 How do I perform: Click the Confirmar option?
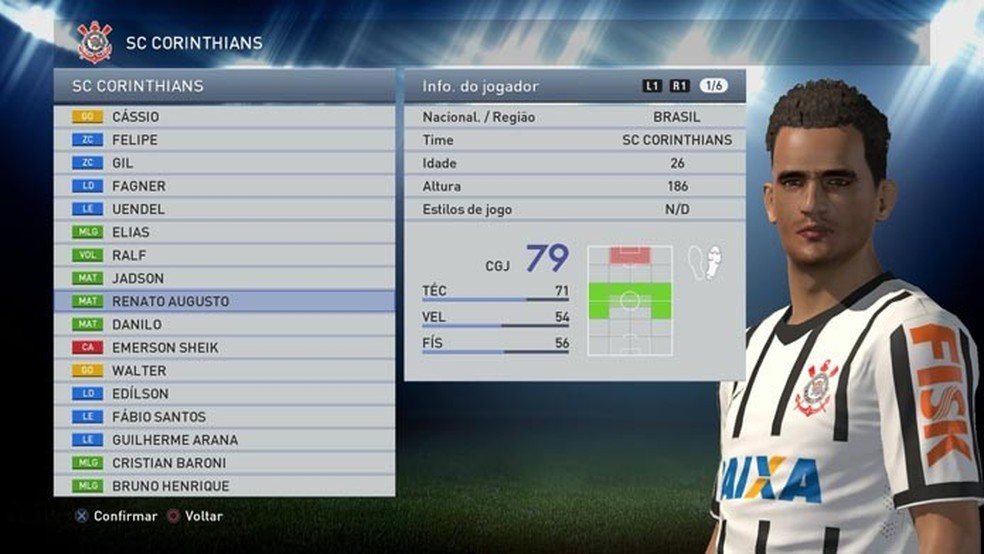[x=116, y=517]
